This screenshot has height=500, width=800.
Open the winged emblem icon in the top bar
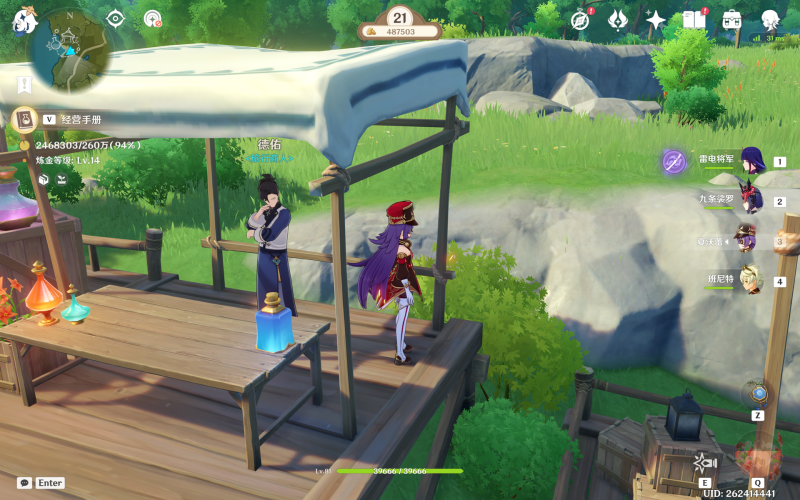pyautogui.click(x=619, y=19)
